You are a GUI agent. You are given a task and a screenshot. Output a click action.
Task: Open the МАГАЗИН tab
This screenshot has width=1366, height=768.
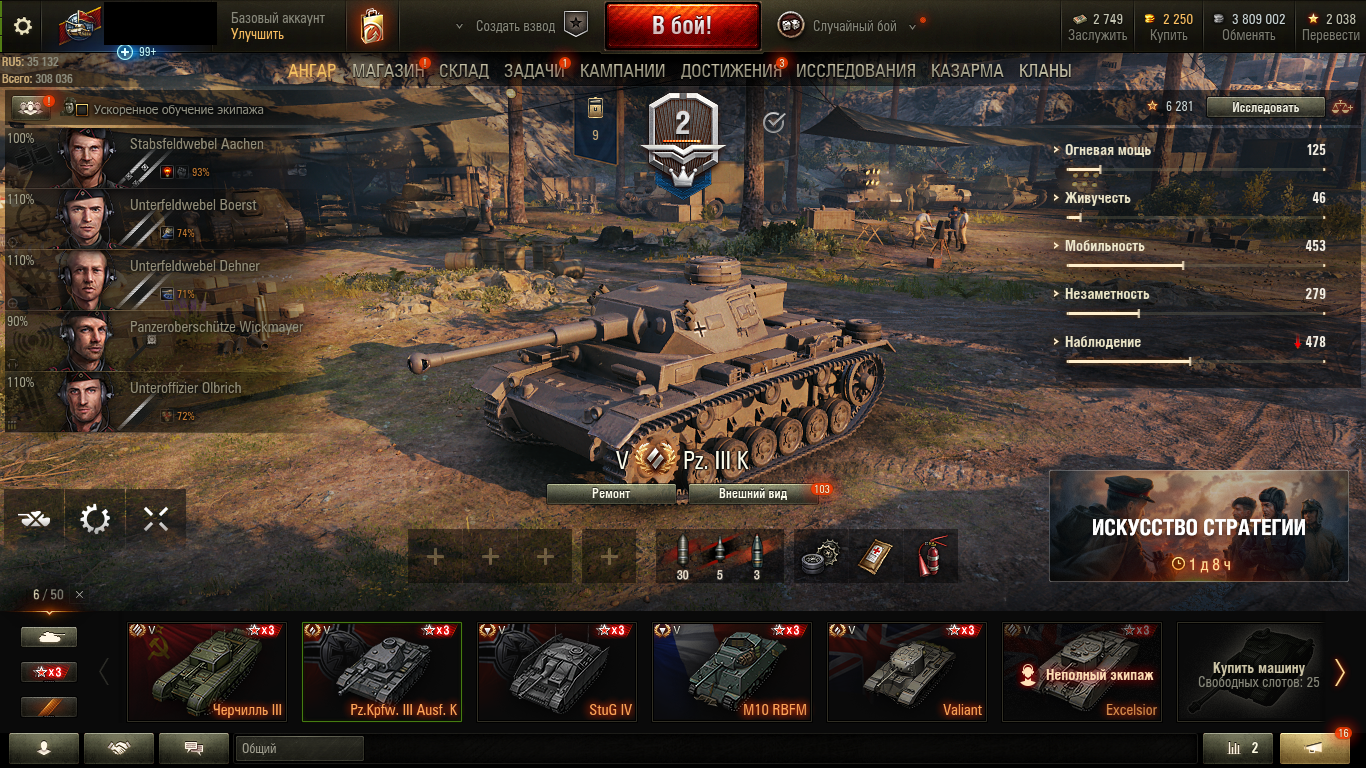point(388,71)
